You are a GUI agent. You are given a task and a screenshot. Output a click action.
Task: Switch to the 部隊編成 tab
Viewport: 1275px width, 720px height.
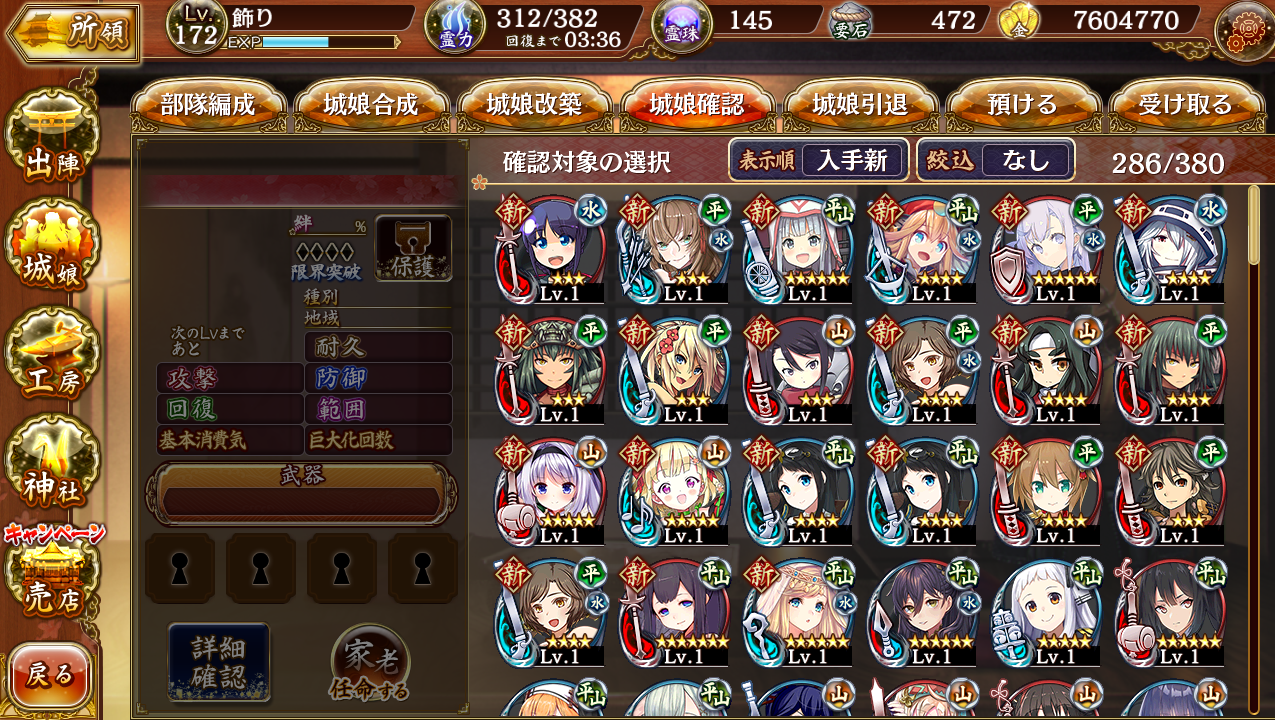pos(208,105)
